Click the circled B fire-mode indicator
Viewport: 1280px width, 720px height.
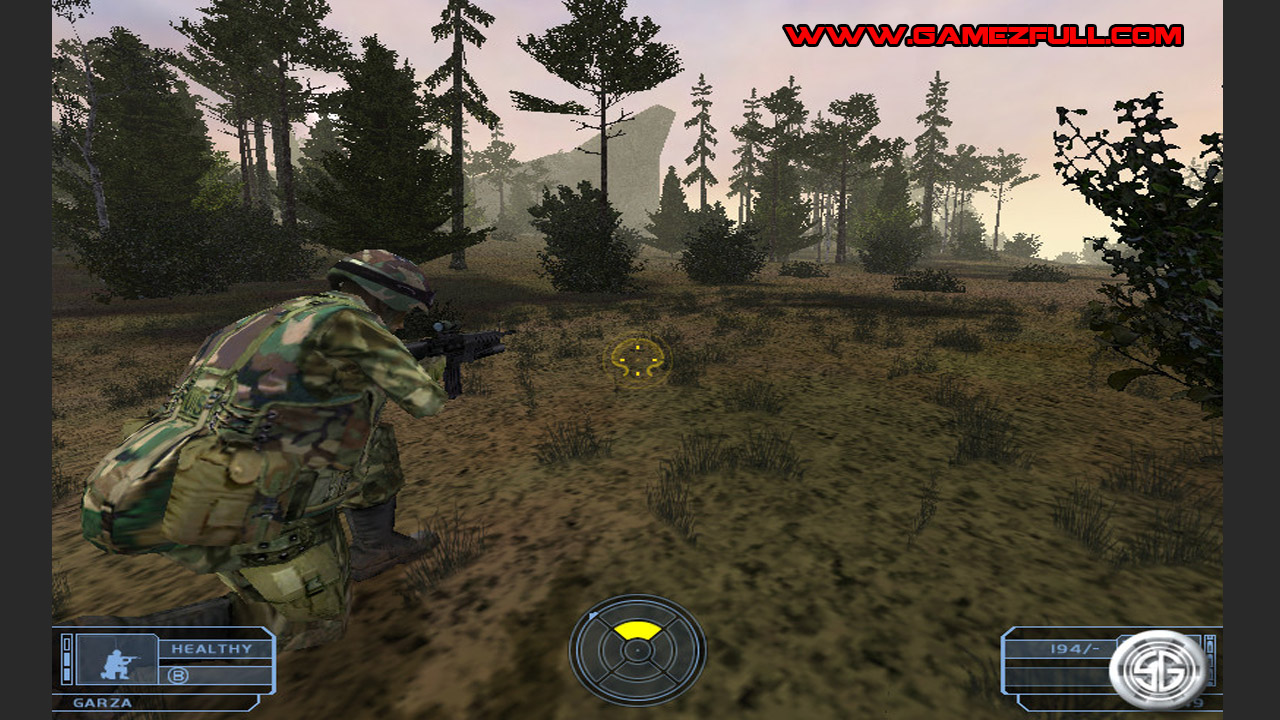pyautogui.click(x=178, y=675)
